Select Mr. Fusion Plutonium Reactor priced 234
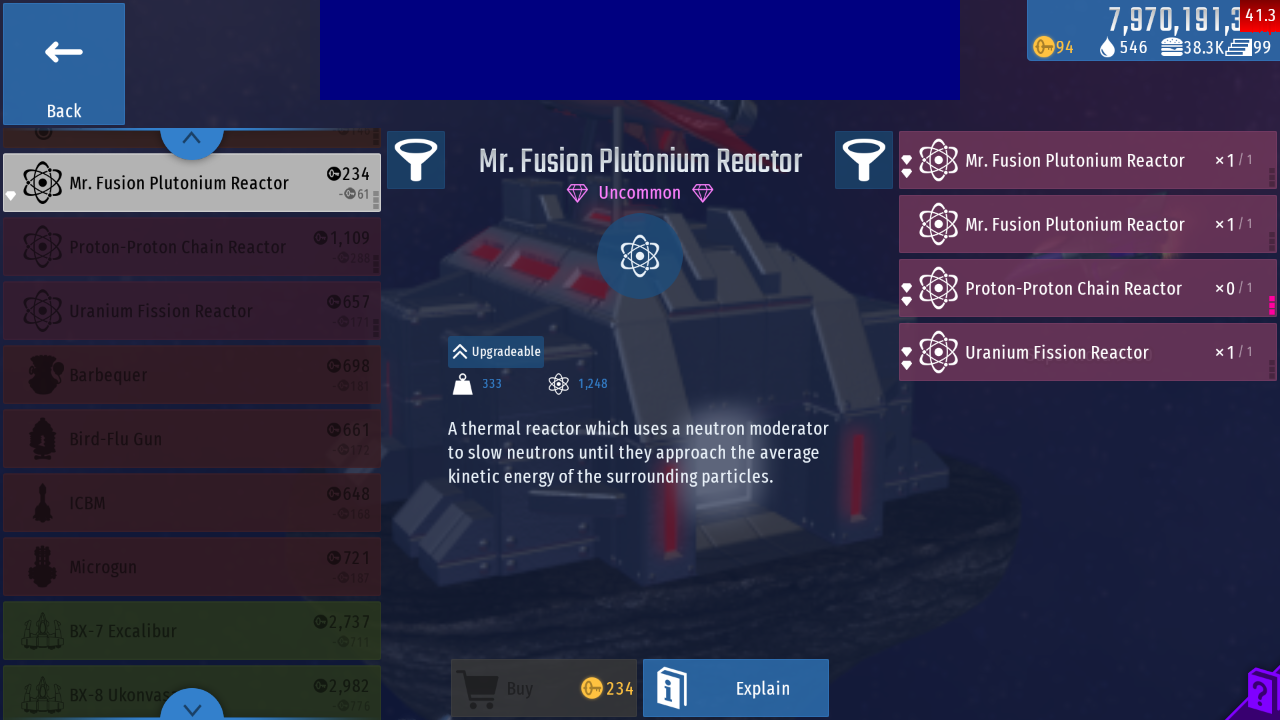This screenshot has width=1280, height=720. [191, 183]
